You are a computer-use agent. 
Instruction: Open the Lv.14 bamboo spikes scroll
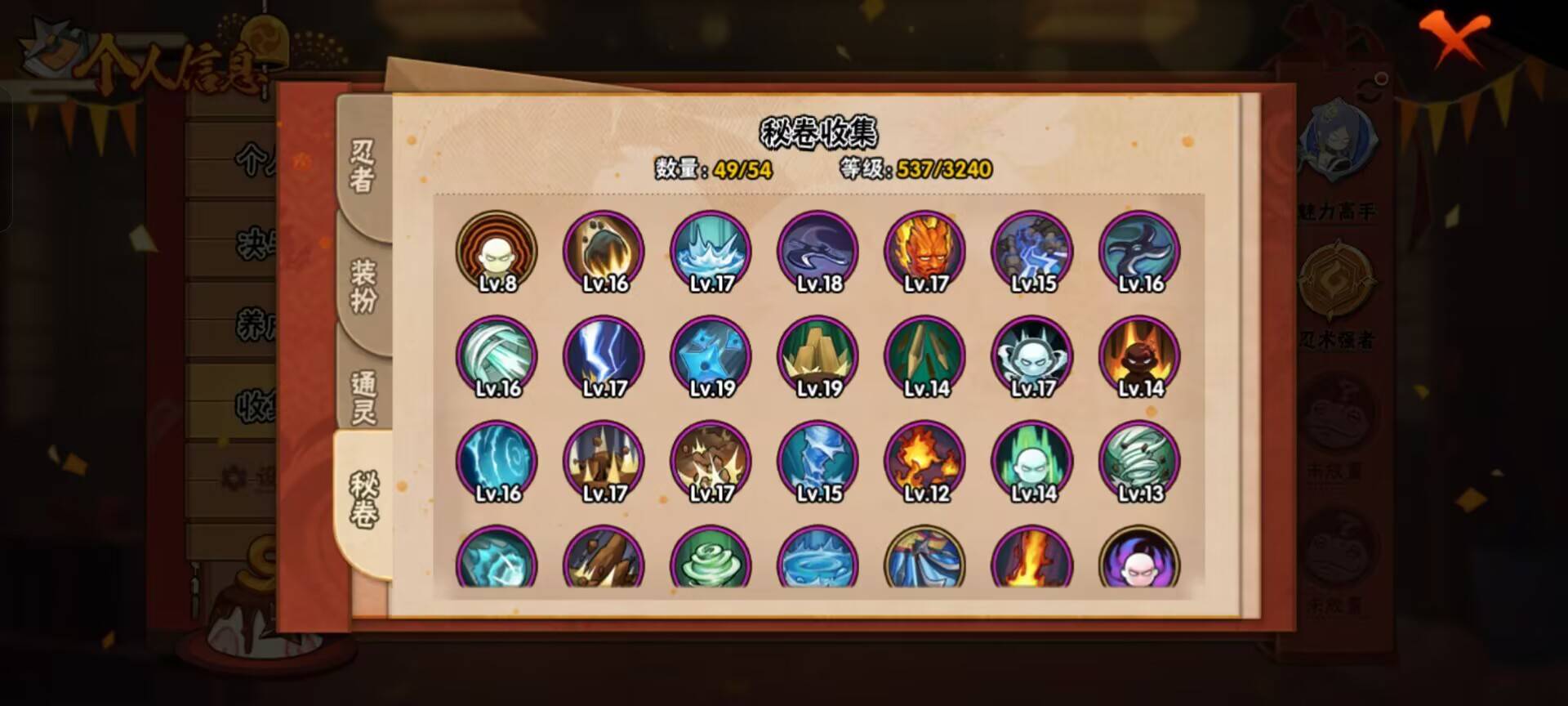point(923,355)
